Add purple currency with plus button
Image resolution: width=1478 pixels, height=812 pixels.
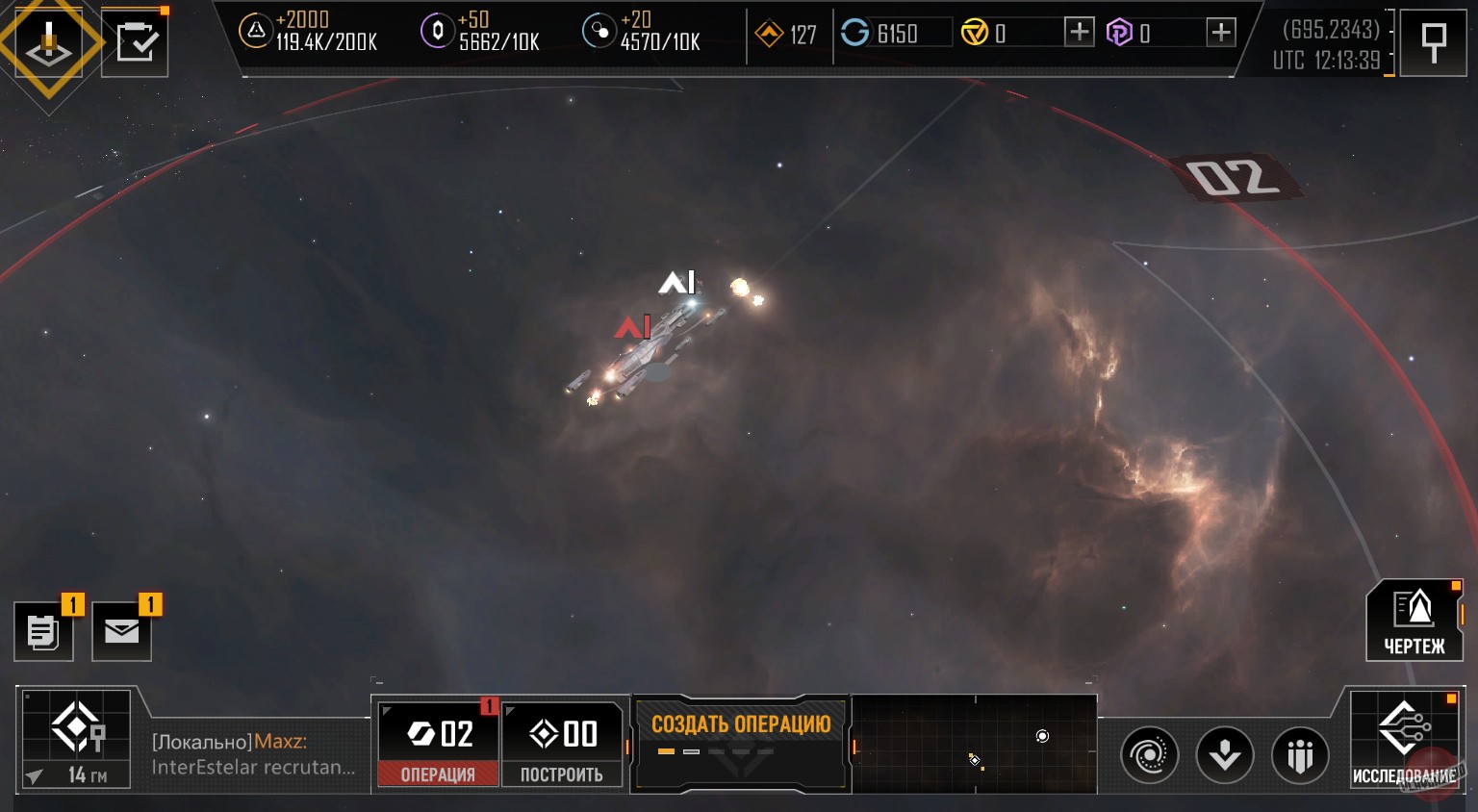1220,33
